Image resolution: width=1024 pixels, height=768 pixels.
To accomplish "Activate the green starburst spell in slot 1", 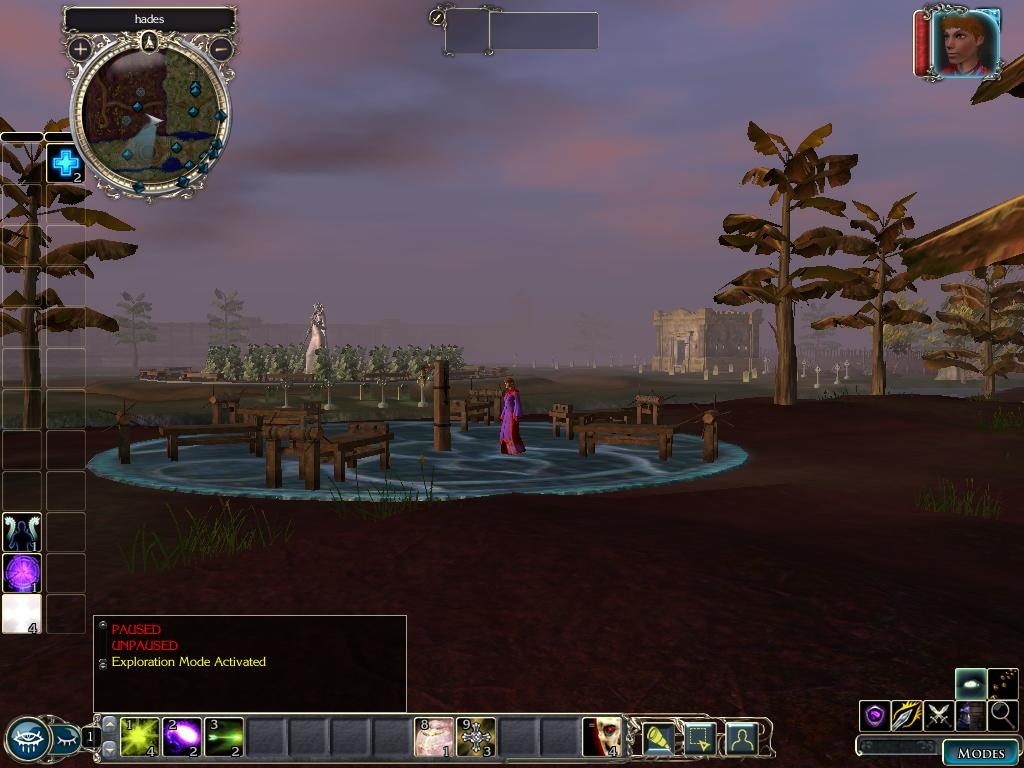I will (139, 738).
